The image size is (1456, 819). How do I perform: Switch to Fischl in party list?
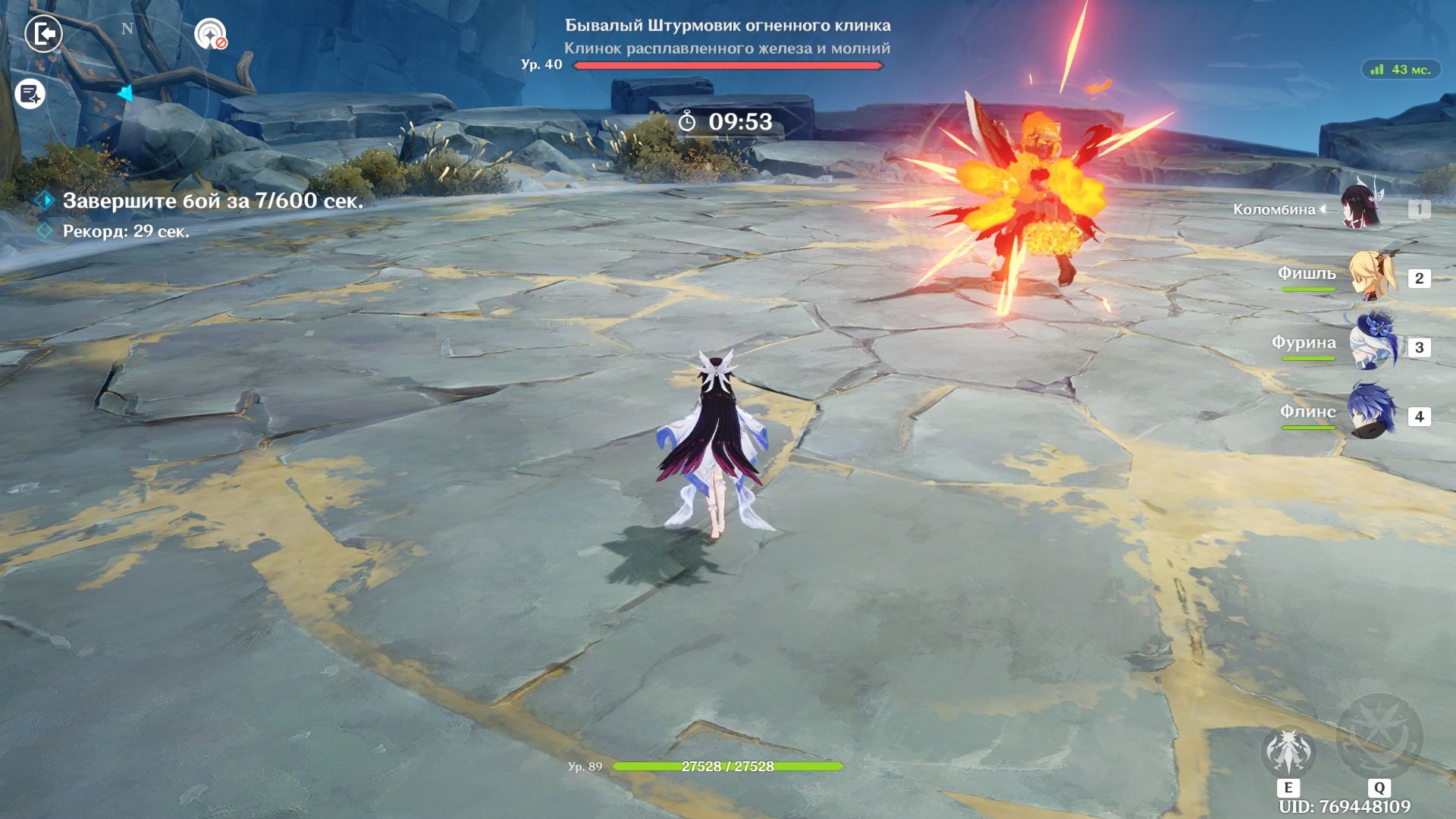click(x=1371, y=278)
